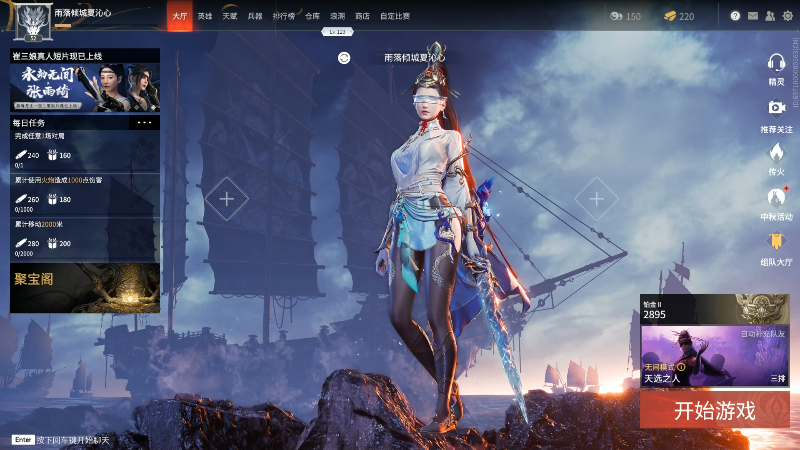Image resolution: width=800 pixels, height=450 pixels.
Task: Enter the 组队大厅 team lobby
Action: [776, 245]
